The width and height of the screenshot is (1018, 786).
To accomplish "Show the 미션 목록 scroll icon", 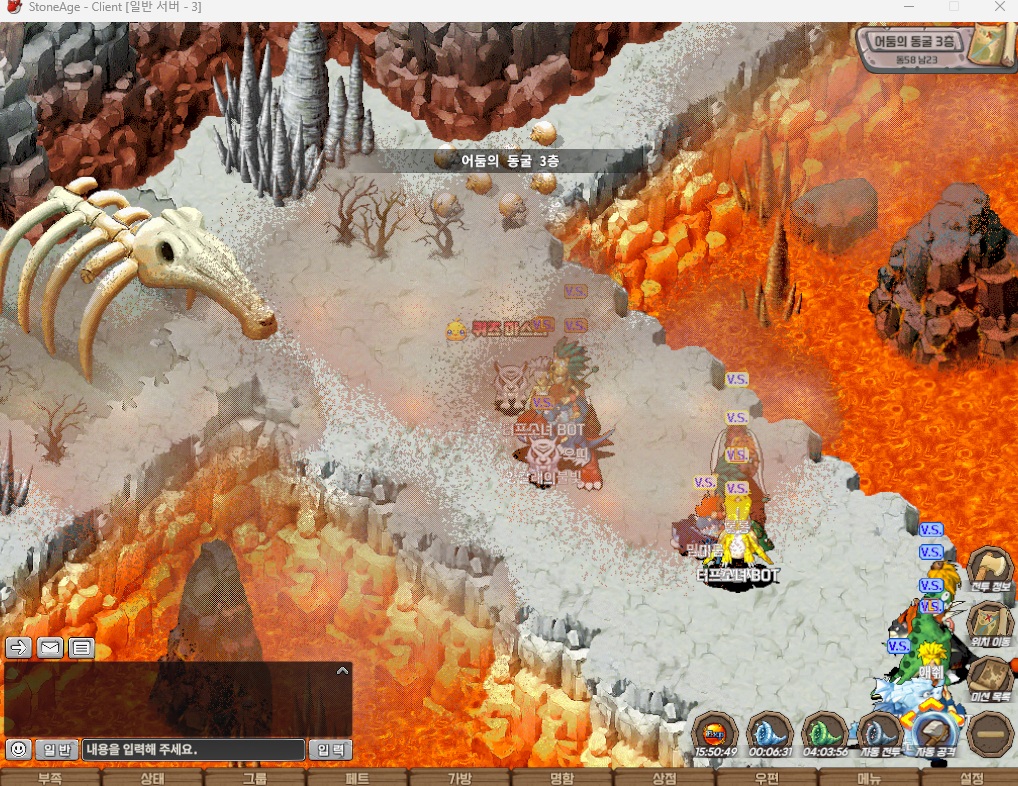I will (990, 678).
